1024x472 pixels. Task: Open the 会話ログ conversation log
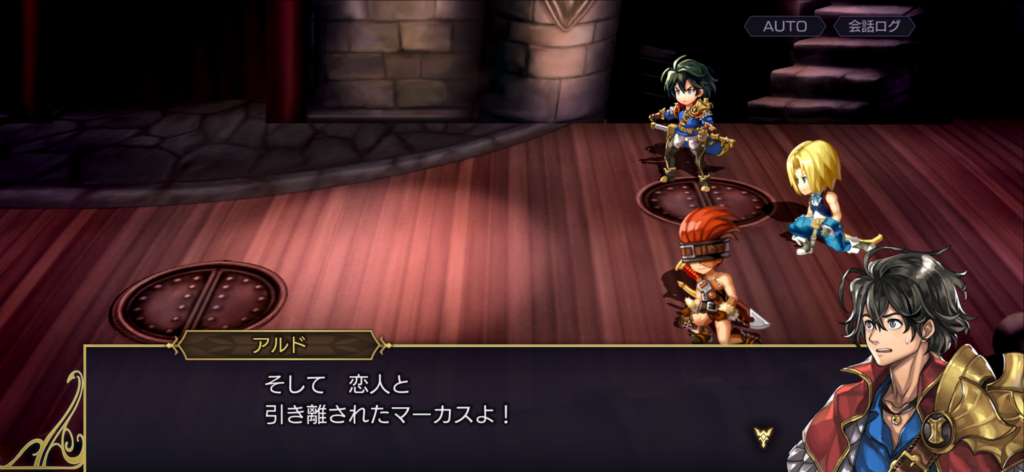(x=873, y=27)
